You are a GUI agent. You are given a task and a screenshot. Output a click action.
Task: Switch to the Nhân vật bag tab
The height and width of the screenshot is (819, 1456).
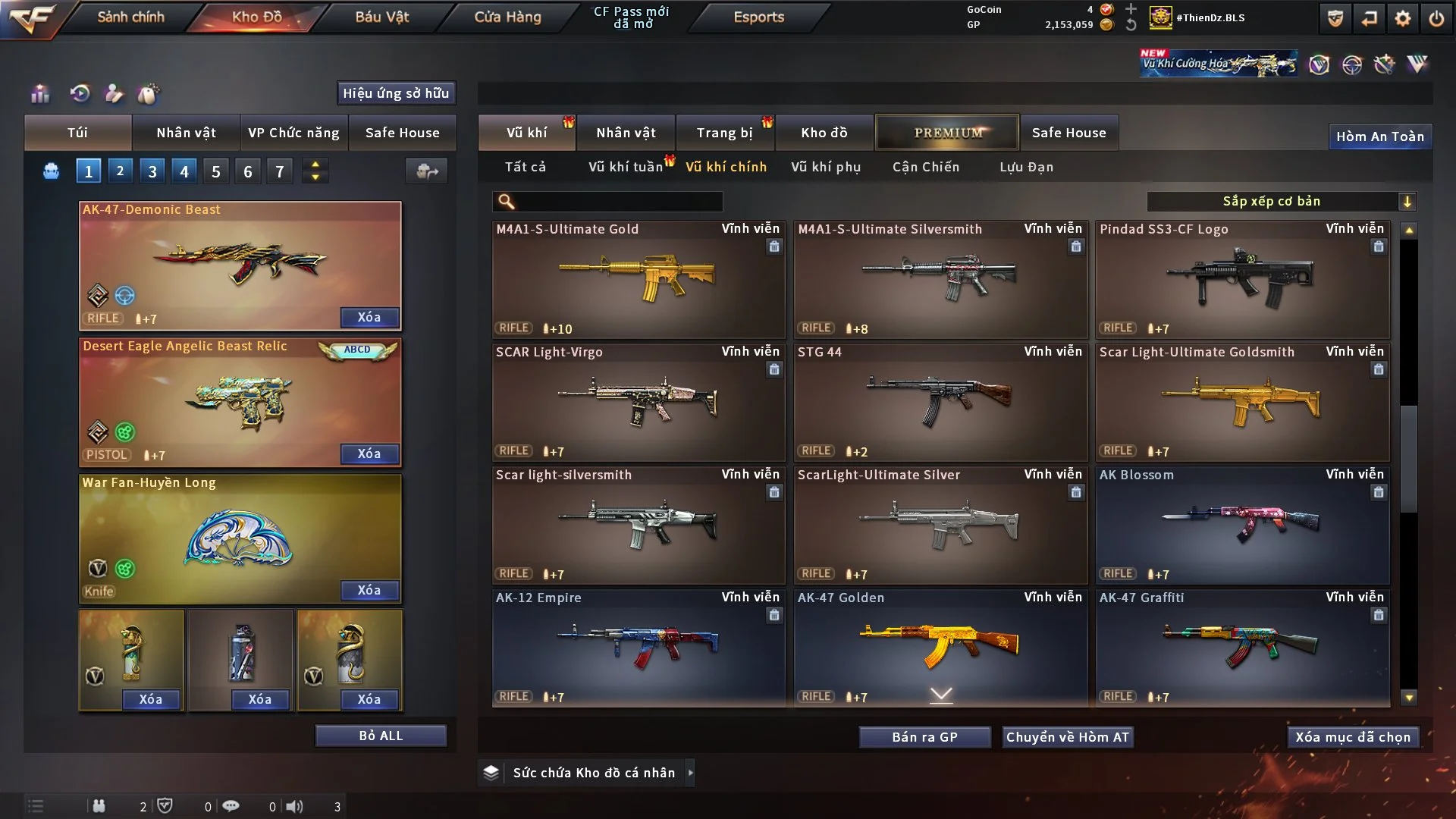[186, 133]
